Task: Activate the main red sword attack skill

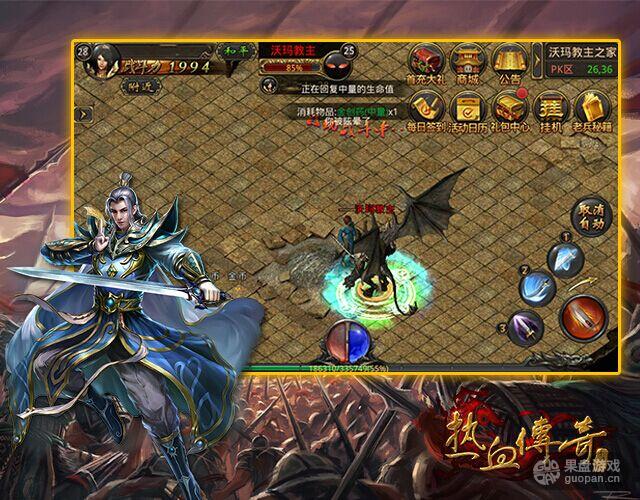Action: [x=581, y=318]
